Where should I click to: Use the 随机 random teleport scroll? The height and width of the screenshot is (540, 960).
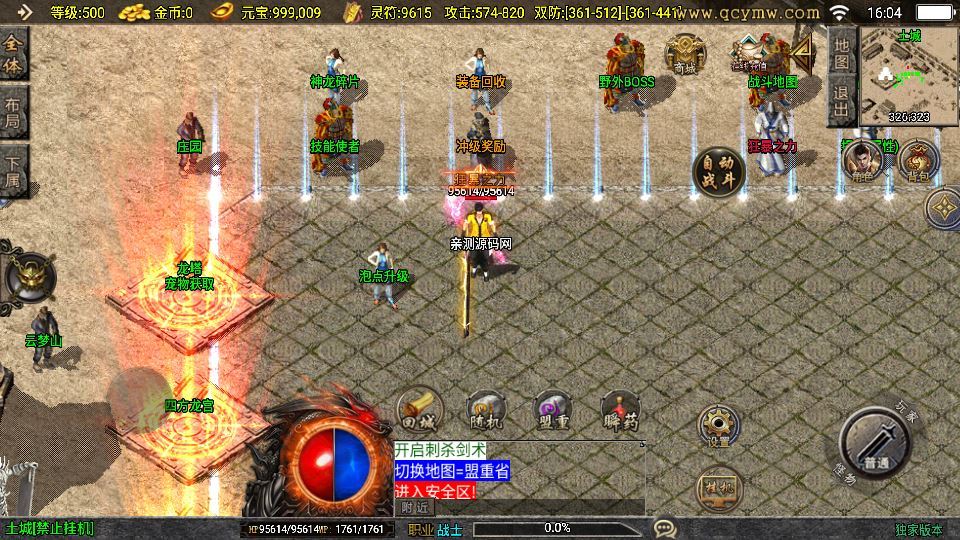[x=484, y=409]
